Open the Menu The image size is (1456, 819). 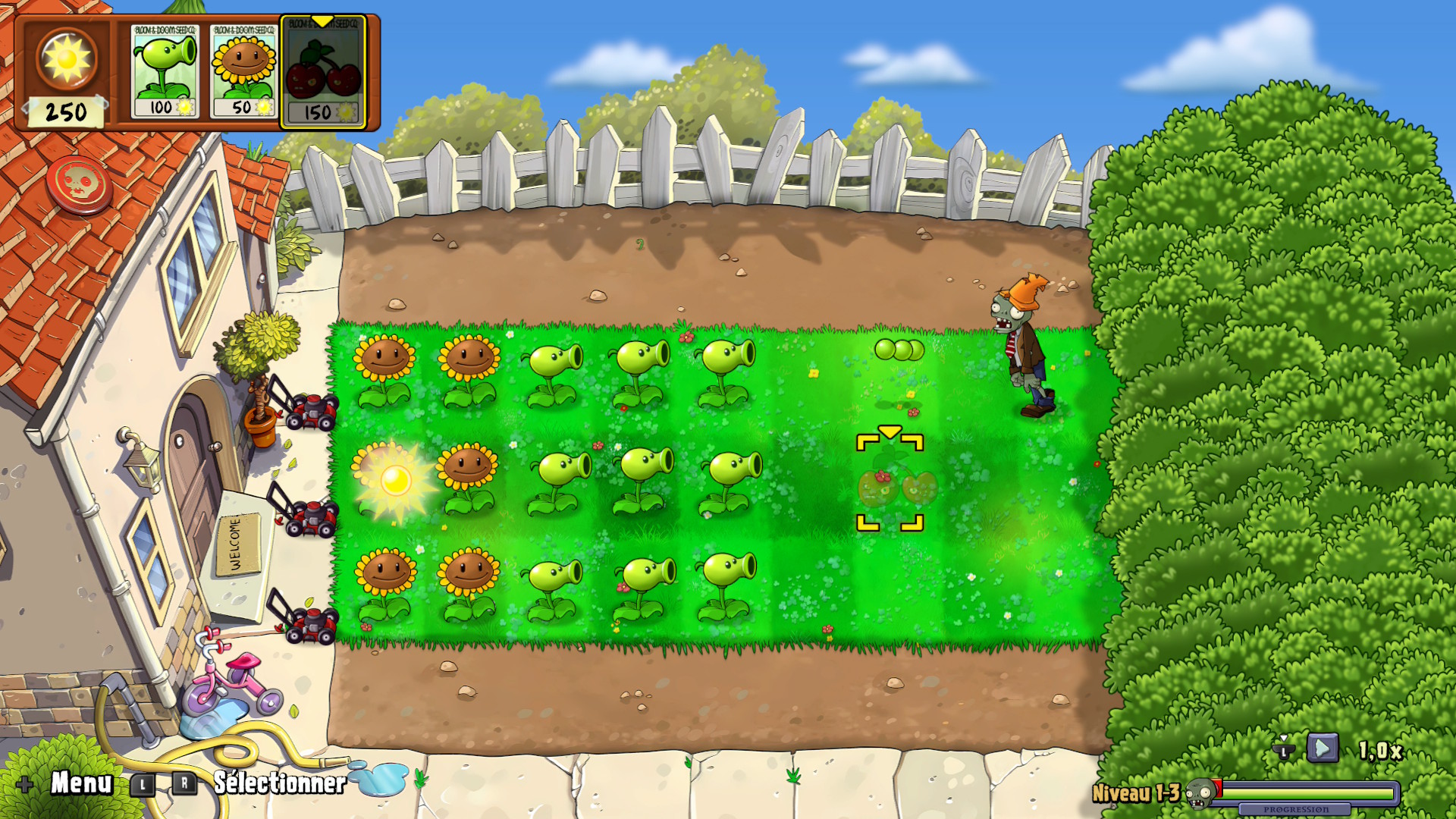[x=80, y=783]
